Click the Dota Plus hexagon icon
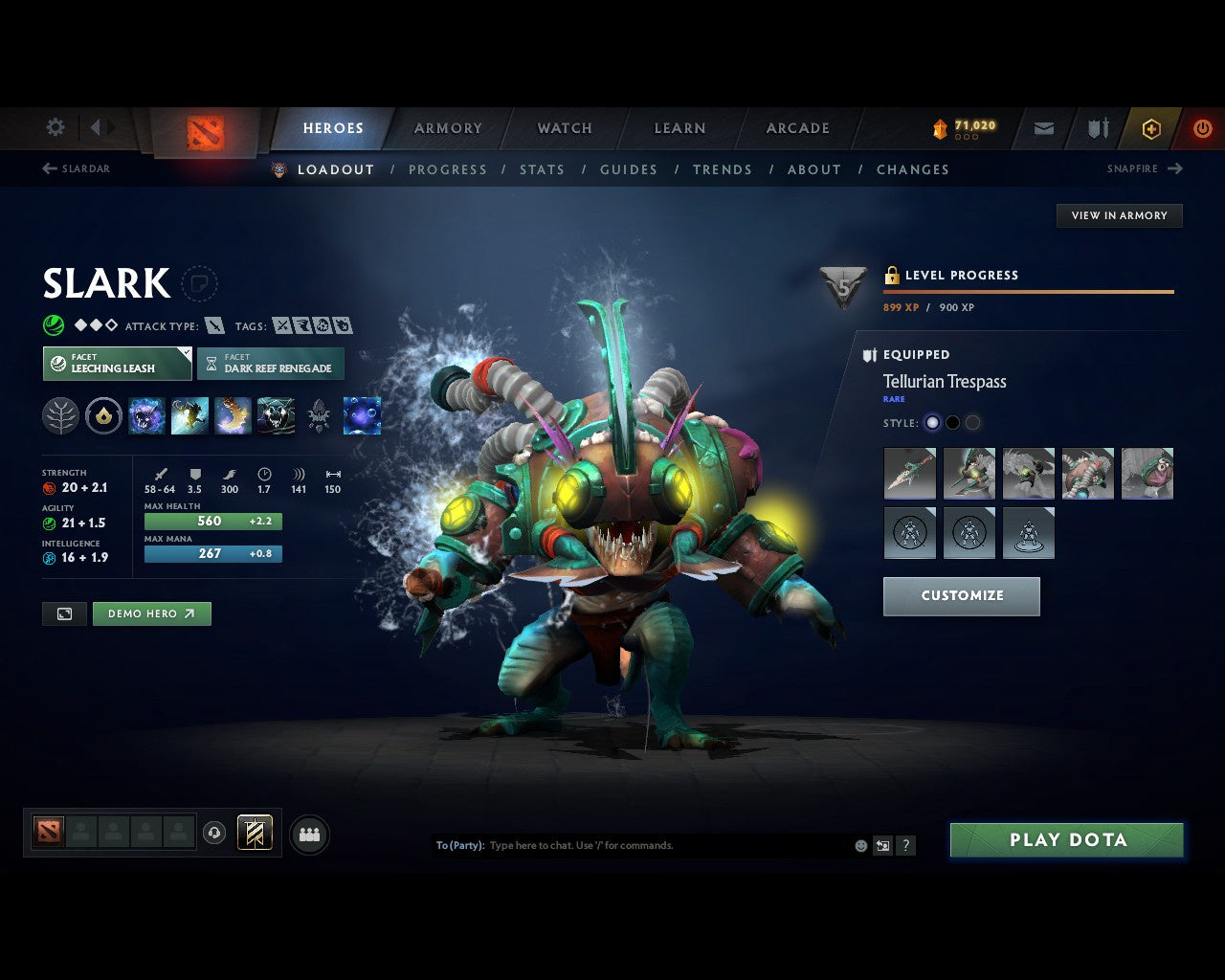The width and height of the screenshot is (1225, 980). pyautogui.click(x=1151, y=127)
